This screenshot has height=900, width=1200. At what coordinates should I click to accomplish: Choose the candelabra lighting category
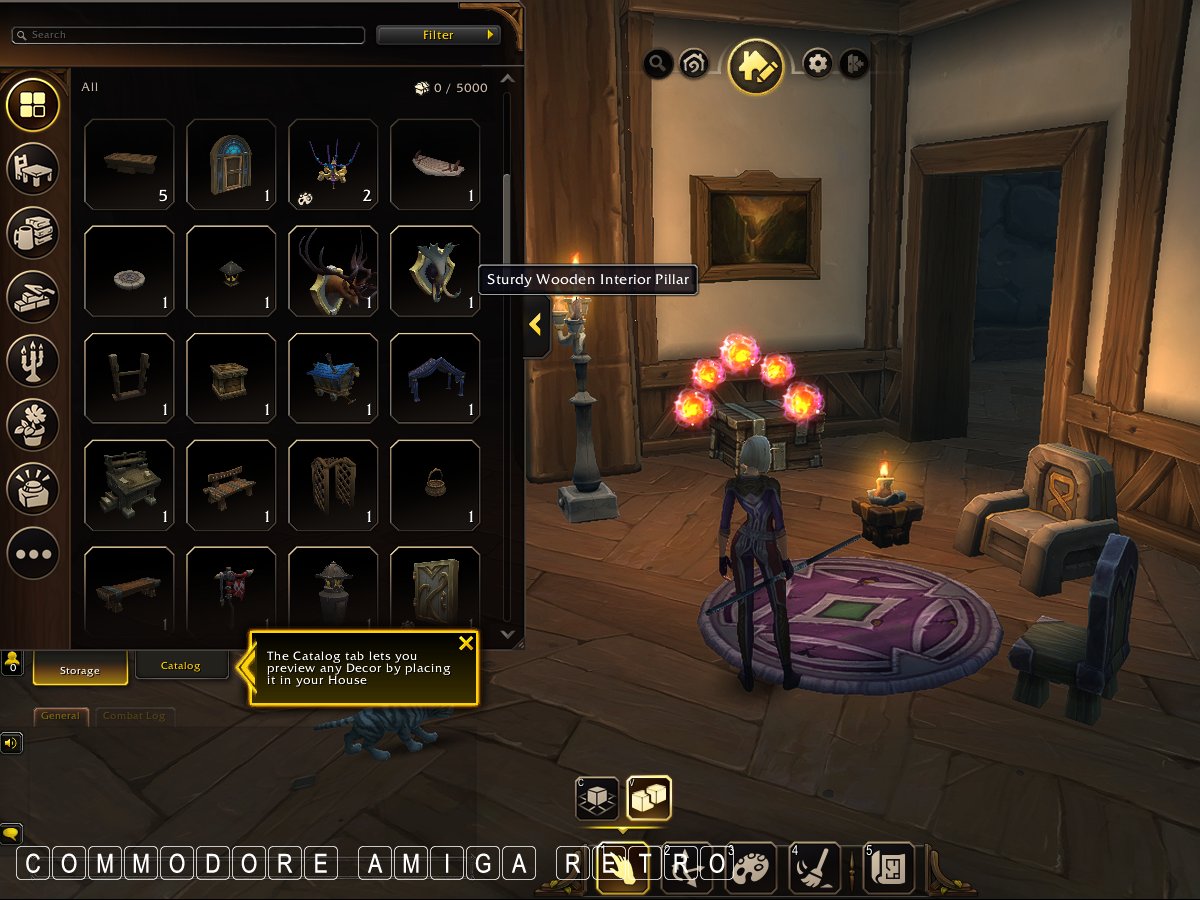click(33, 360)
